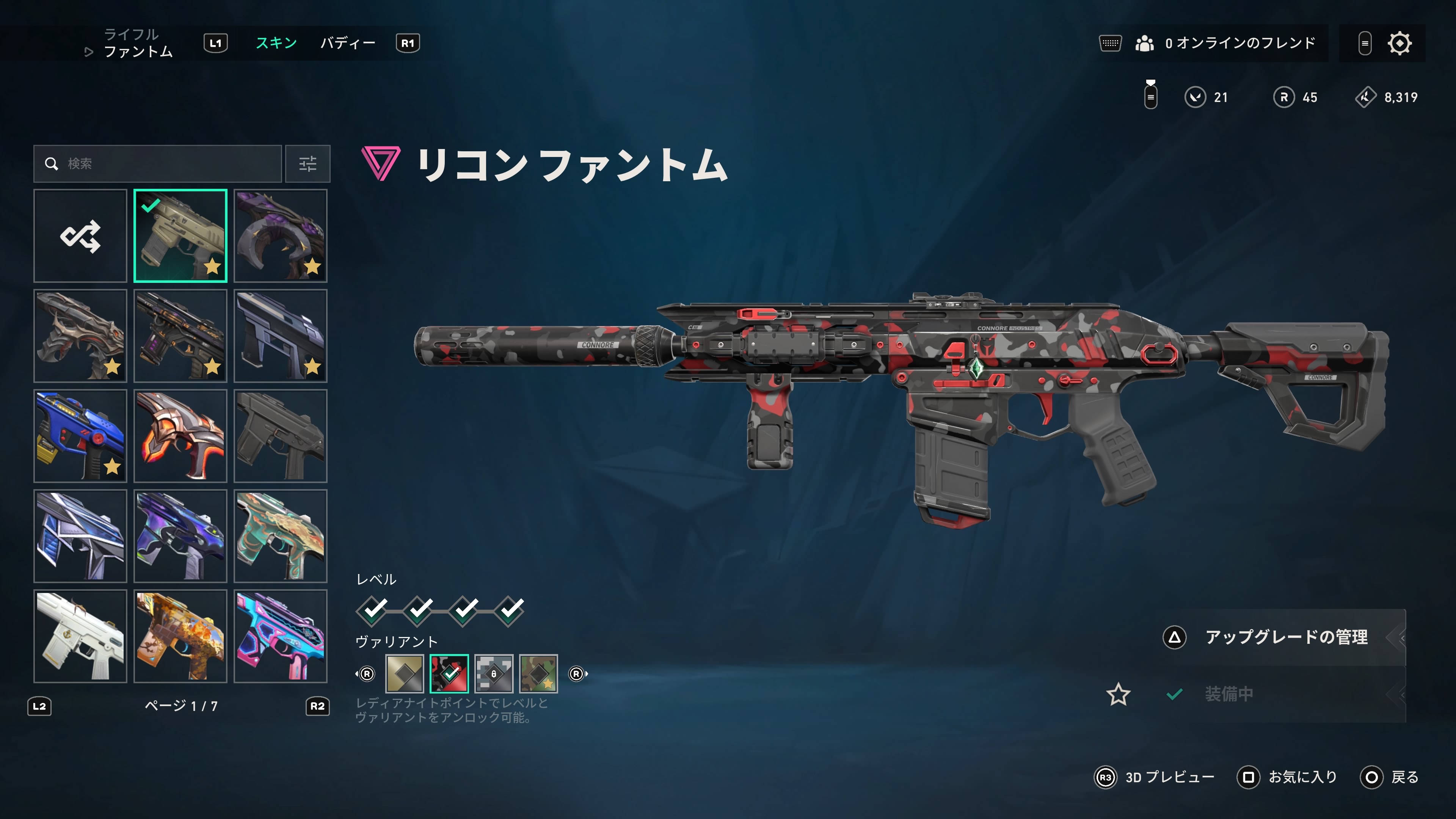The width and height of the screenshot is (1456, 819).
Task: Open the settings gear icon
Action: (x=1400, y=44)
